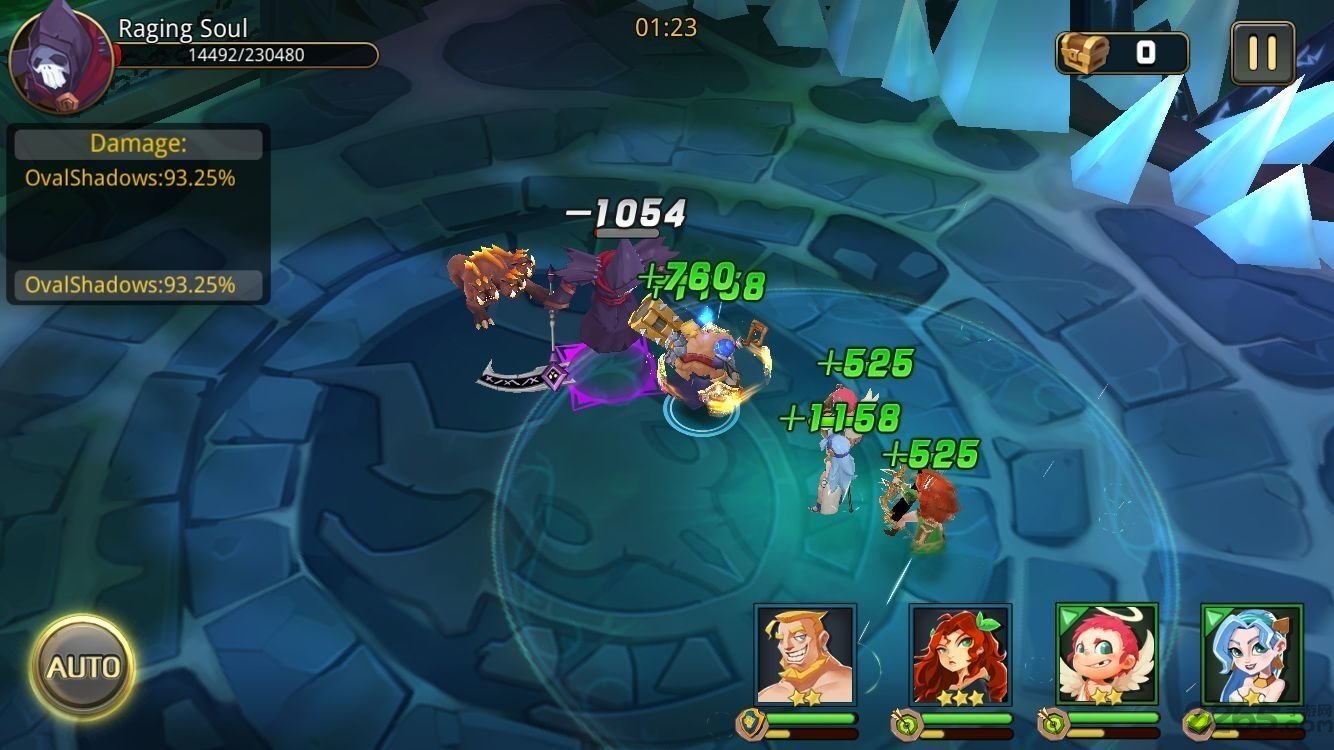Screen dimensions: 1334x750
Task: Activate the red-haired archer hero portrait
Action: [x=959, y=654]
